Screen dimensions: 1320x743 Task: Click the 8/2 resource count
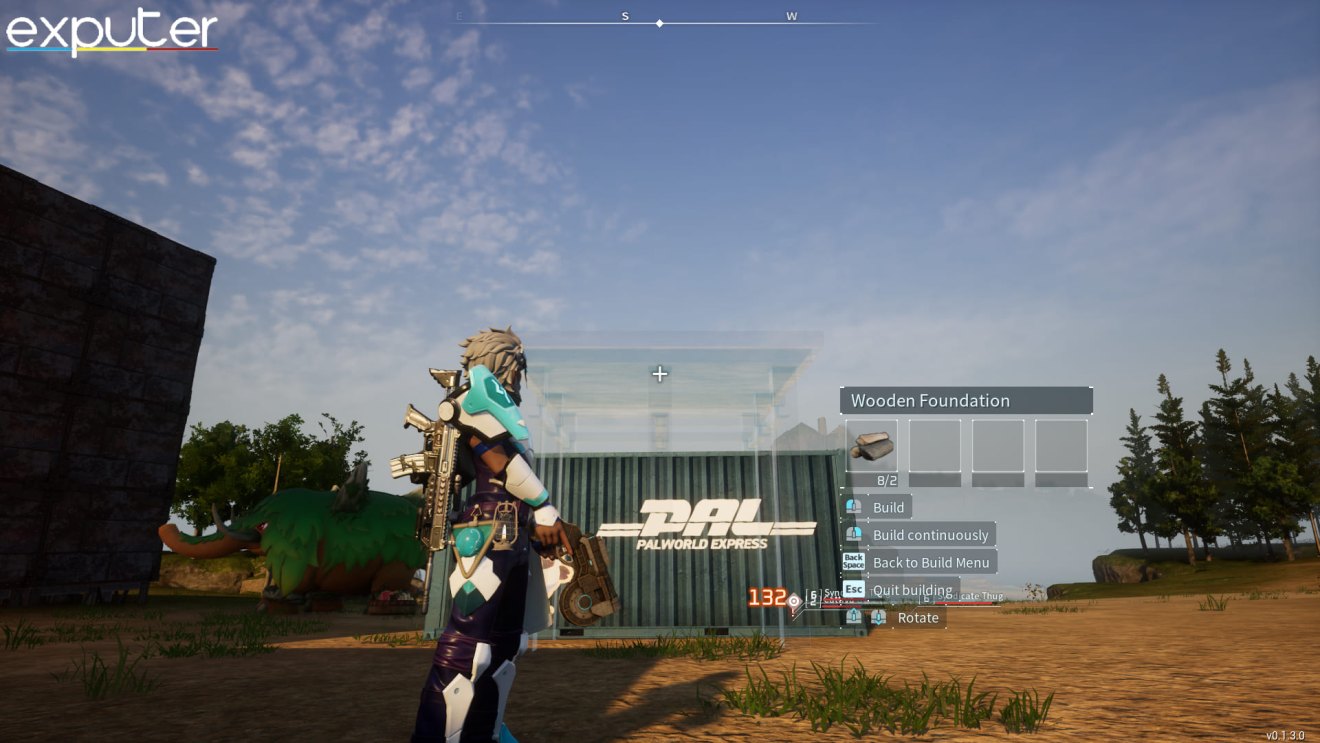pos(887,480)
